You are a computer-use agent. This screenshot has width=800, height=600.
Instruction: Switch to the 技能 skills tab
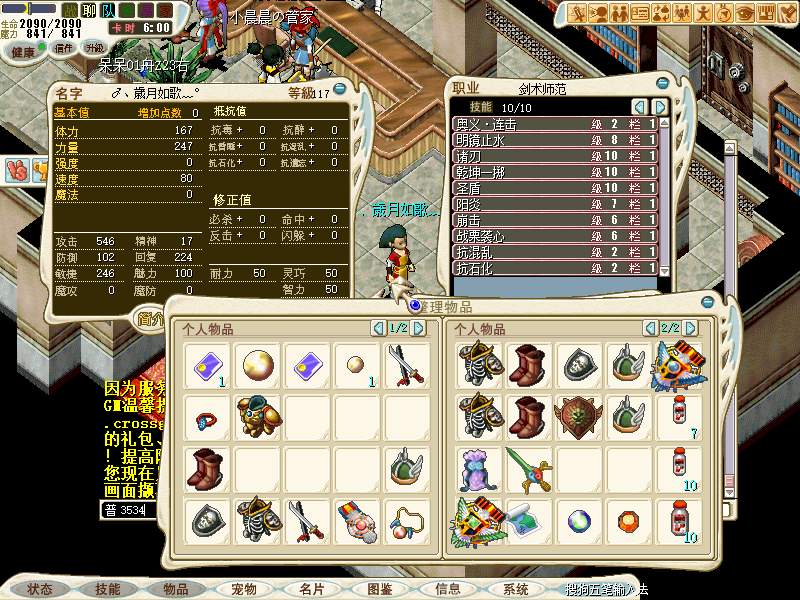(107, 589)
